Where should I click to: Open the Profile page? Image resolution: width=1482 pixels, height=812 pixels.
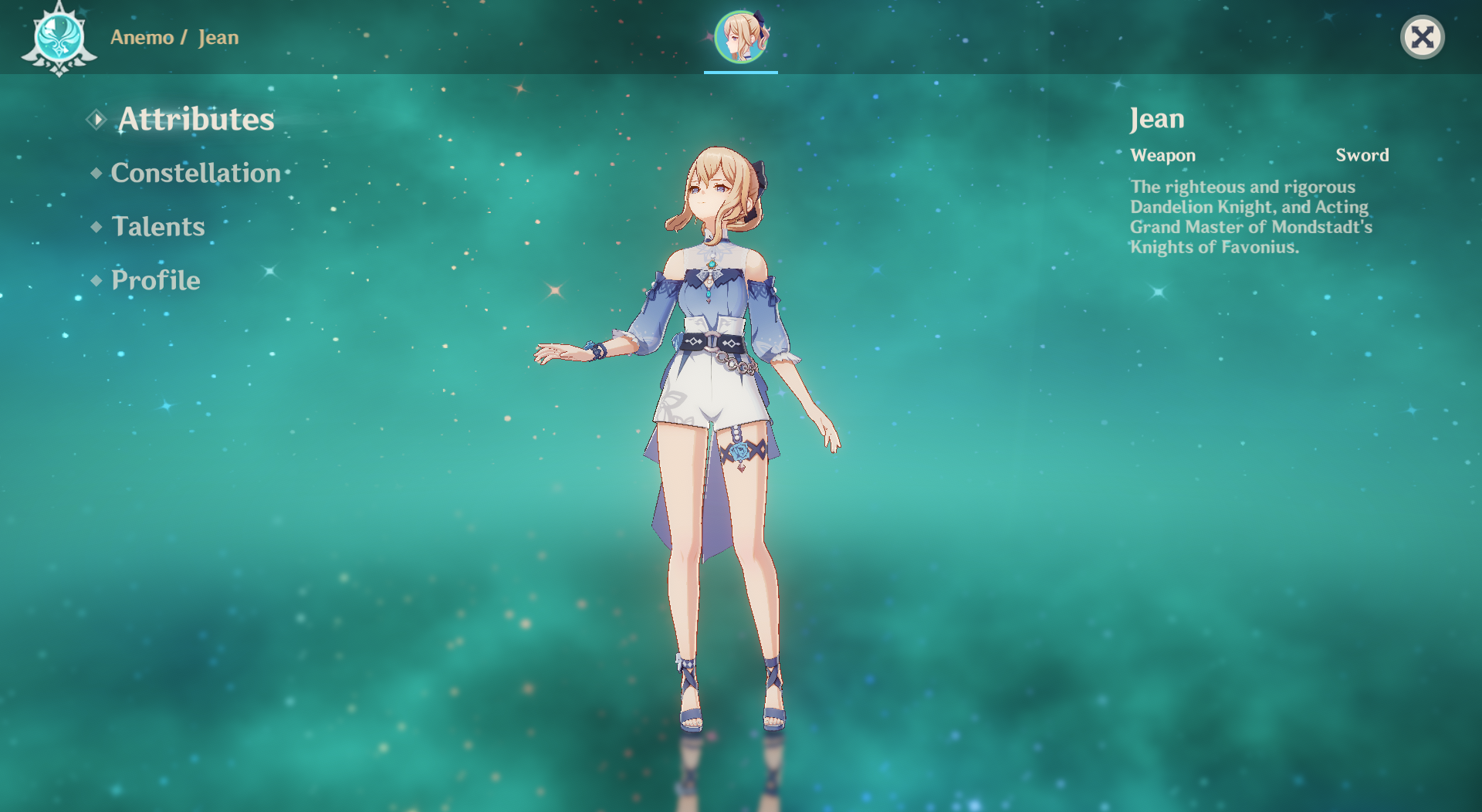[x=155, y=280]
